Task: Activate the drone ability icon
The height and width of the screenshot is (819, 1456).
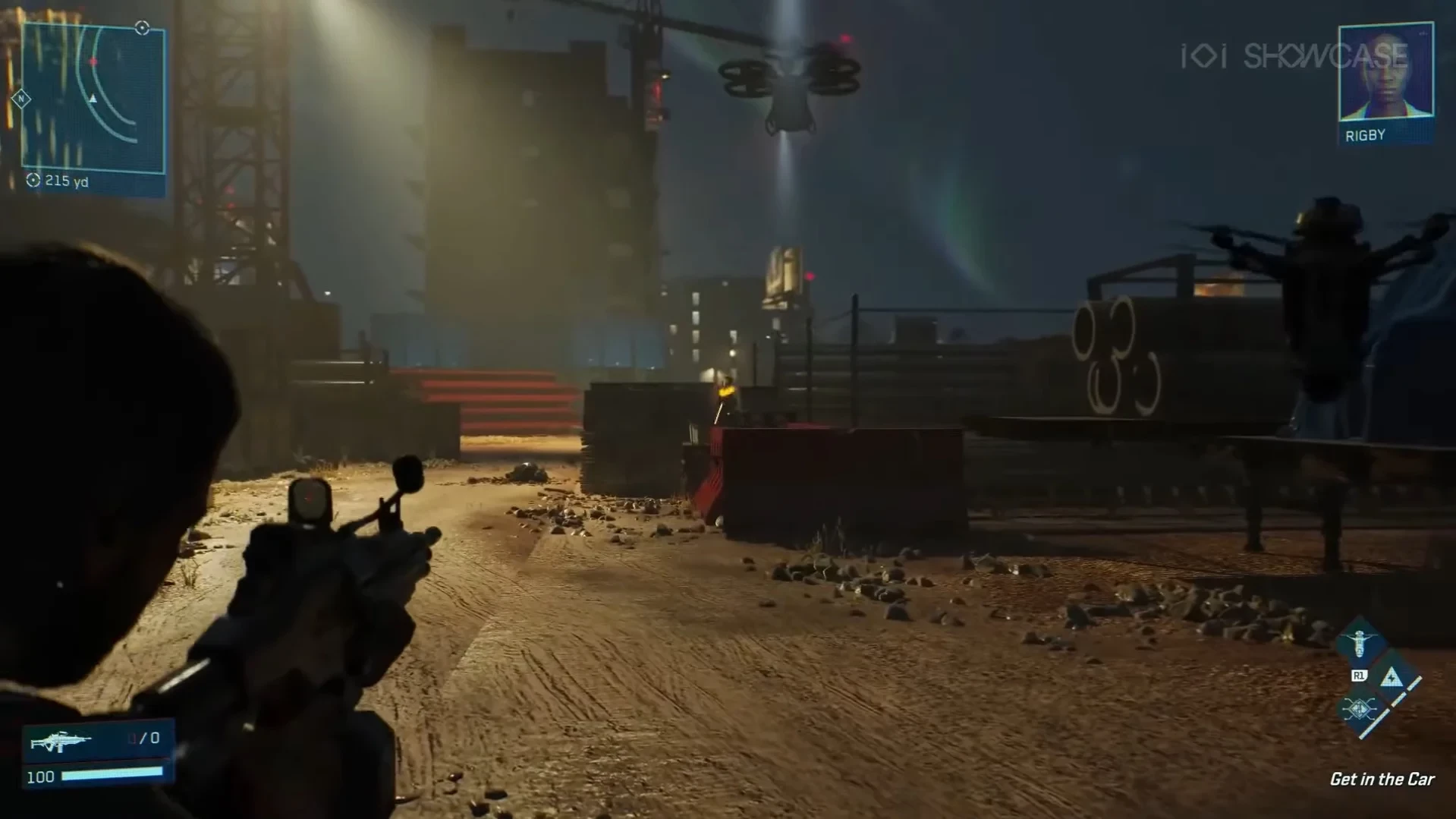Action: click(x=1360, y=644)
